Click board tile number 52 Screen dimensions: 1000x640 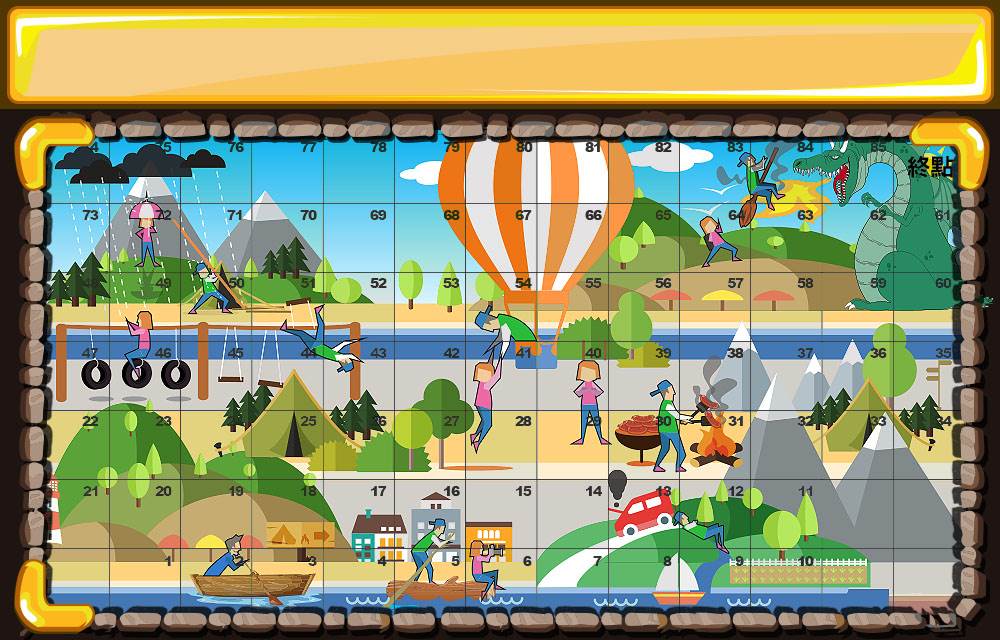tap(378, 284)
